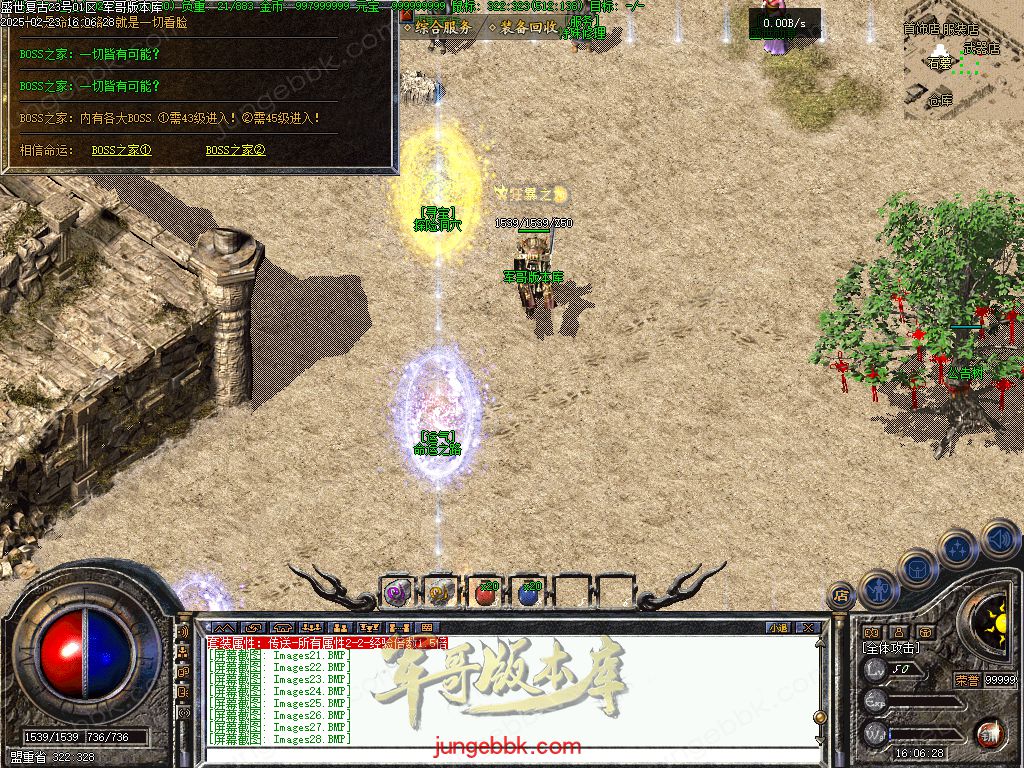This screenshot has width=1024, height=768.
Task: Choose the BOSS之家① dialogue link
Action: 121,151
